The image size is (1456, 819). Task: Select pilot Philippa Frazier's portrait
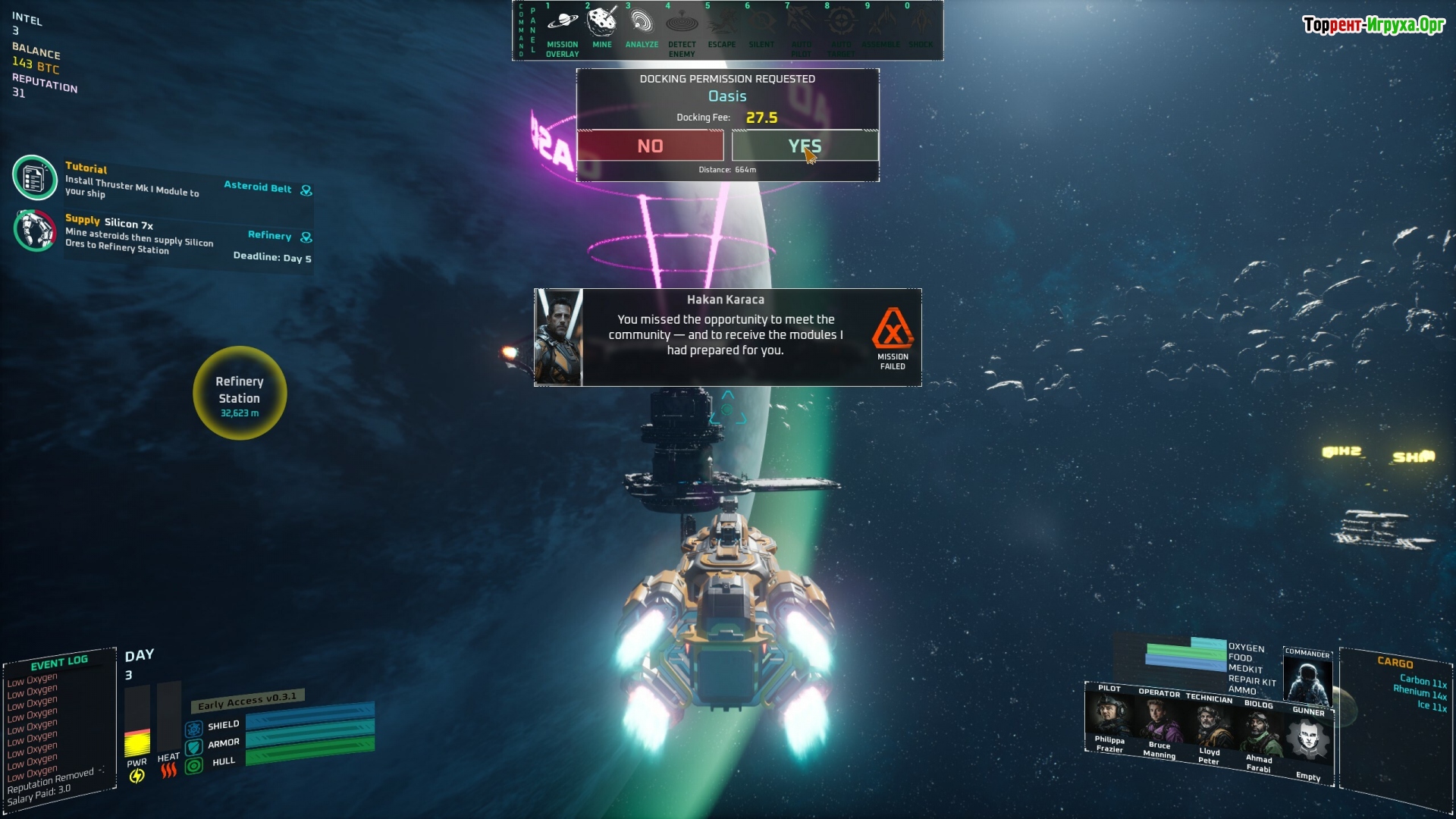tap(1109, 717)
